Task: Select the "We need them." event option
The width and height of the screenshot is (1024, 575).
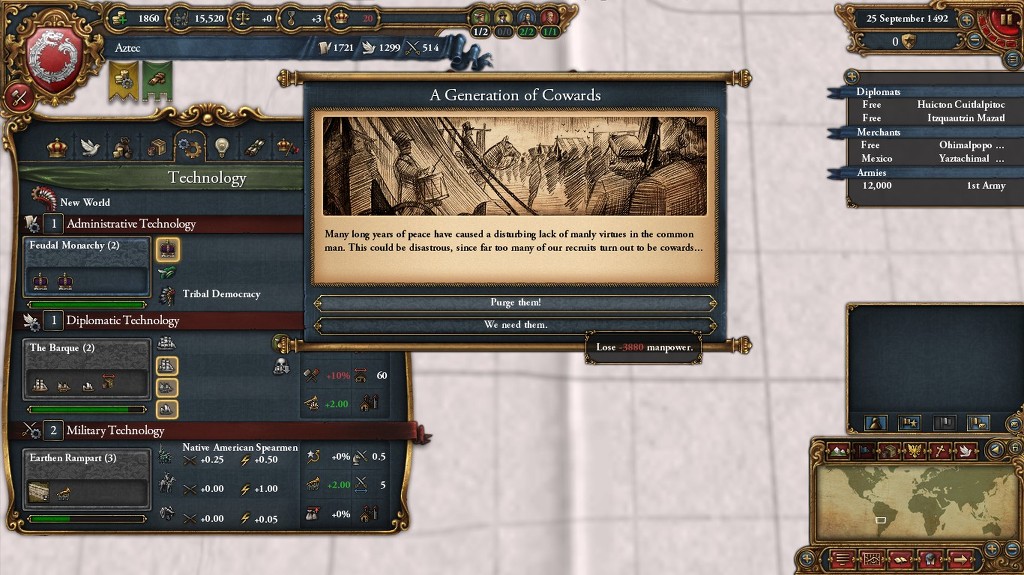Action: (515, 325)
